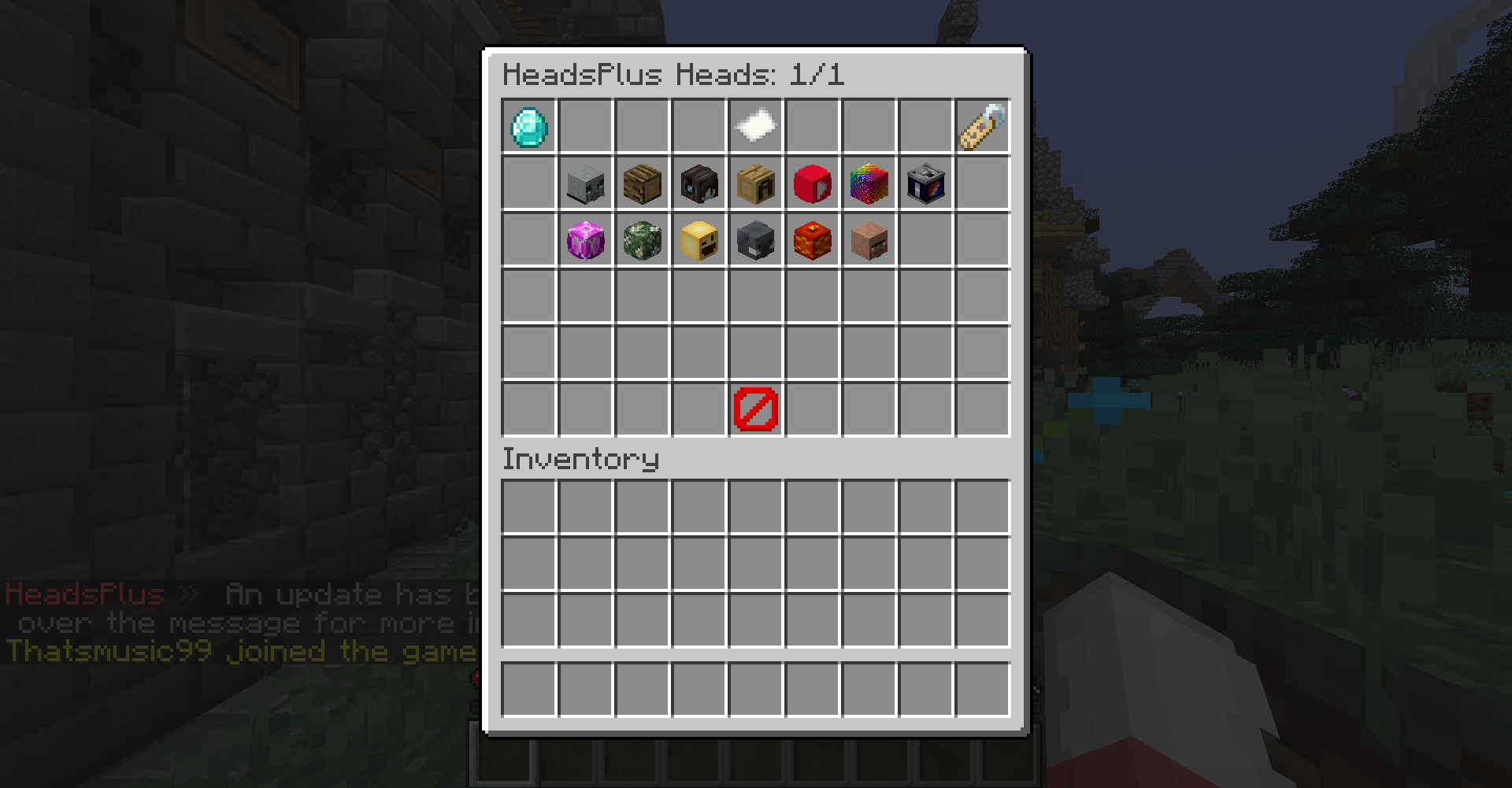Screen dimensions: 1512x788
Task: Click the Pepsi can head
Action: [925, 183]
